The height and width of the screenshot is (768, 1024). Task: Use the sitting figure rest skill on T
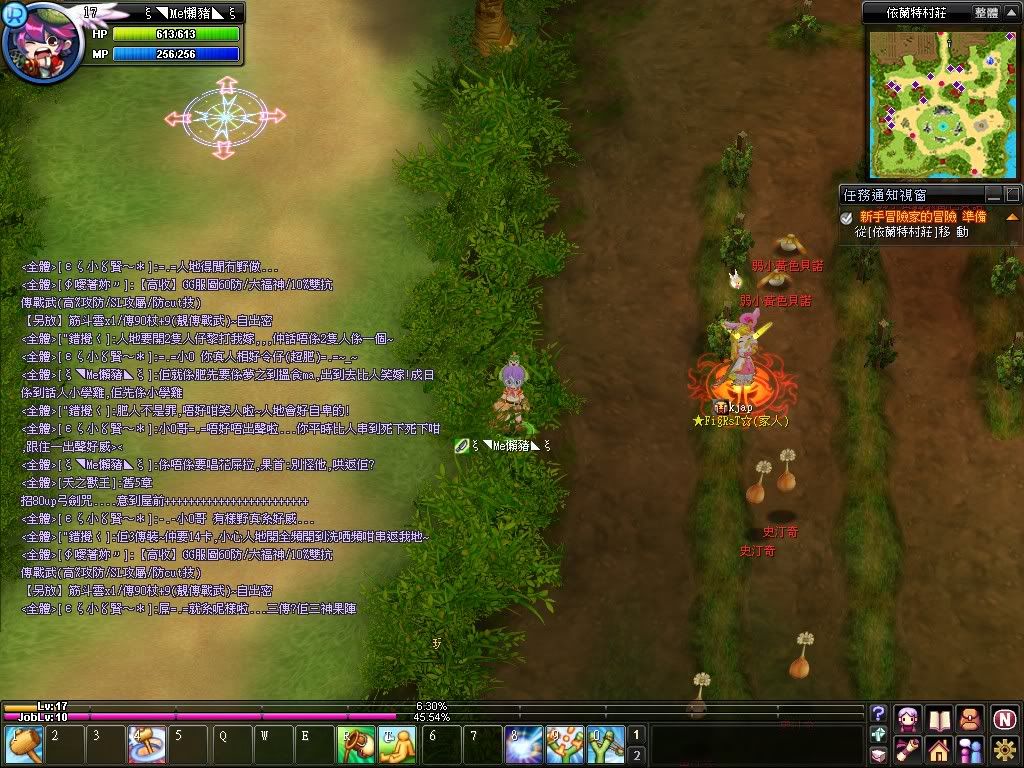tap(397, 745)
